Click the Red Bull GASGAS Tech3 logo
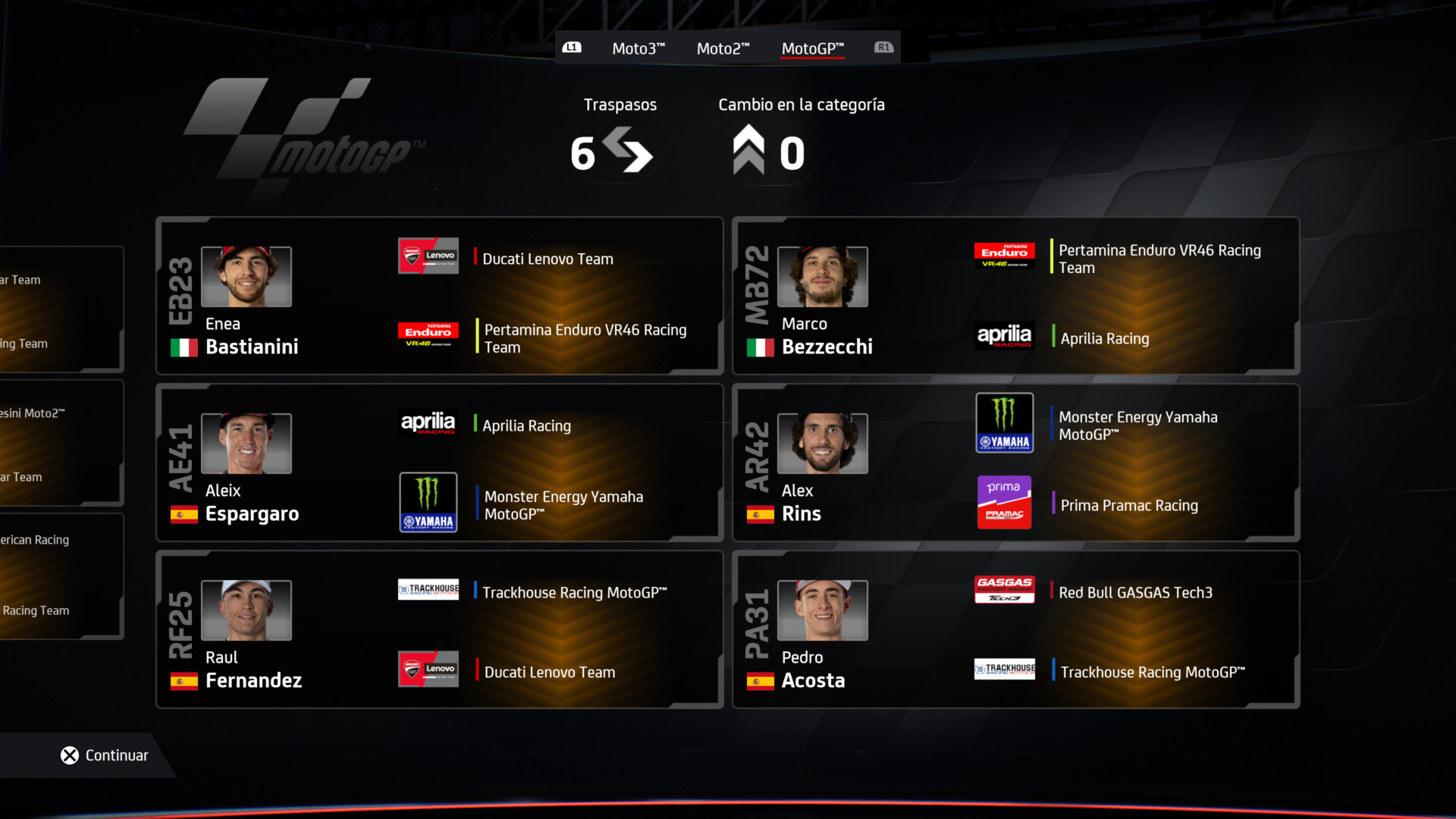The image size is (1456, 819). [1004, 589]
